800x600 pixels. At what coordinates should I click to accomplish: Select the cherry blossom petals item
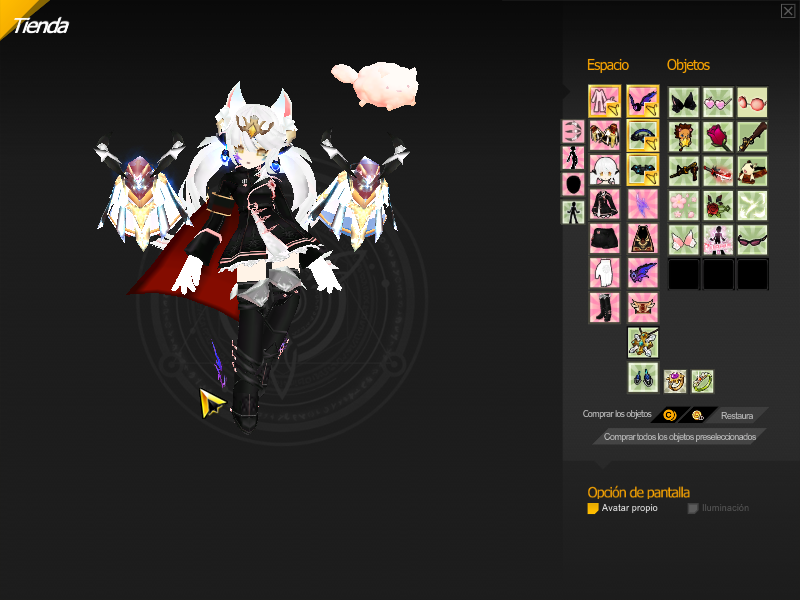pos(684,205)
